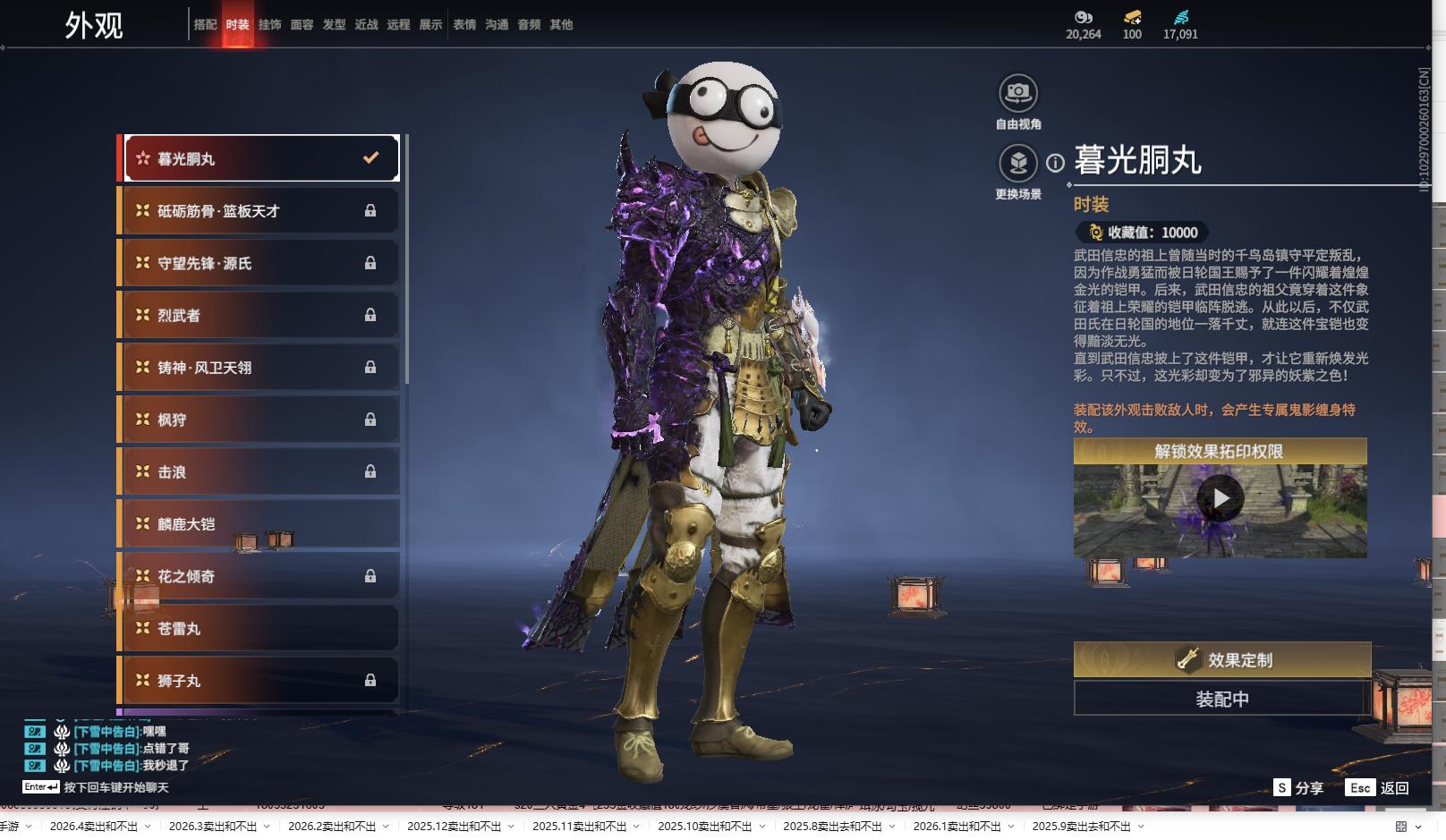Open the 发型 tab
Viewport: 1446px width, 840px height.
coord(334,25)
